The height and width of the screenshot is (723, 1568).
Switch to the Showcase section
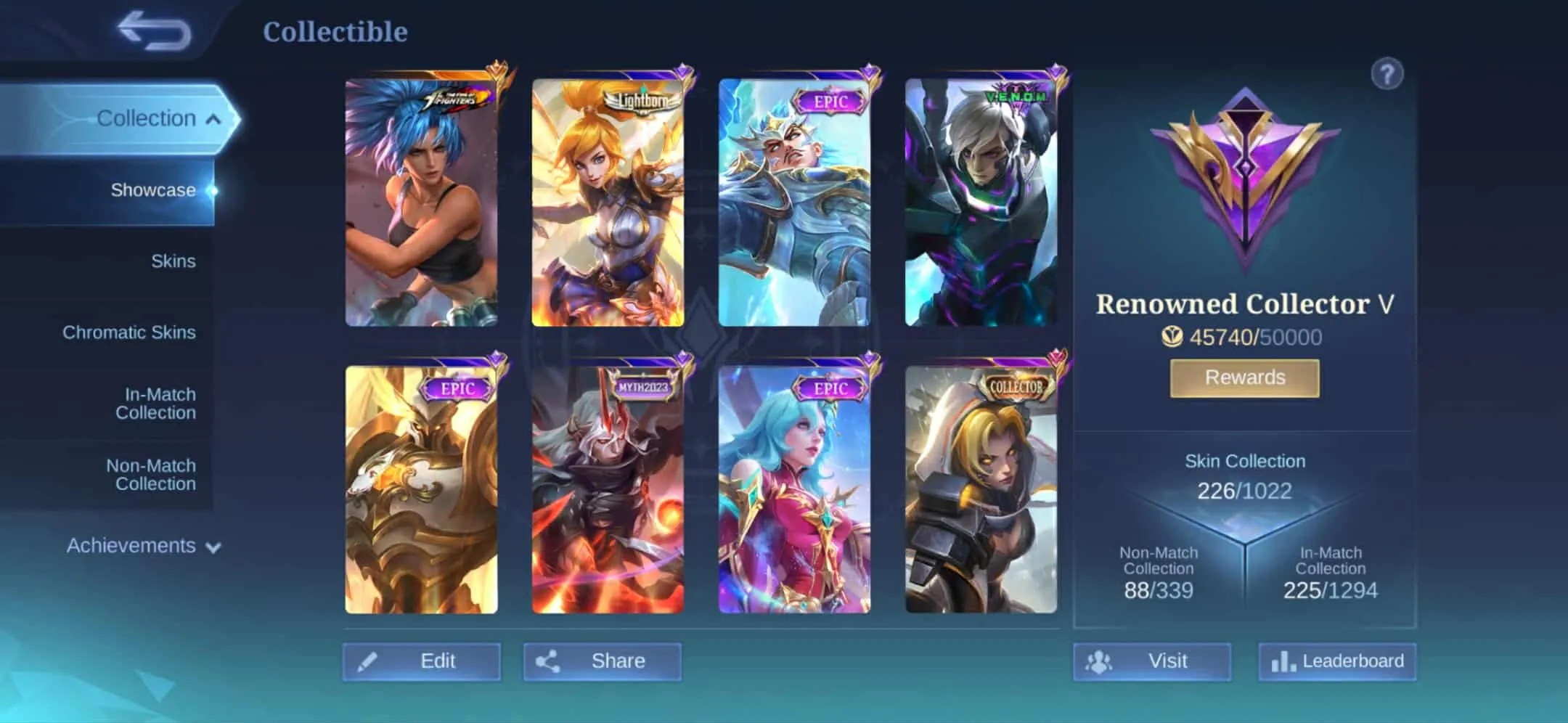(x=152, y=190)
